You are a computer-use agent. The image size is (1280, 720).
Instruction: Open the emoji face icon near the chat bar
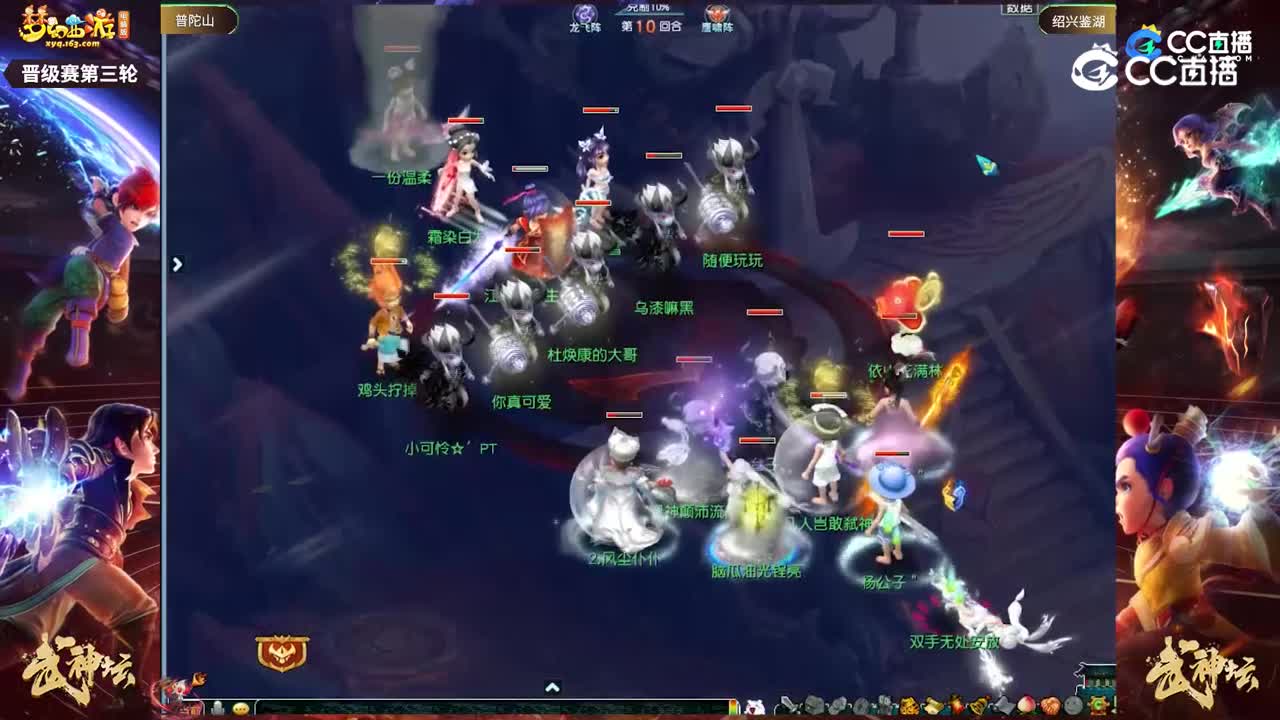coord(240,710)
